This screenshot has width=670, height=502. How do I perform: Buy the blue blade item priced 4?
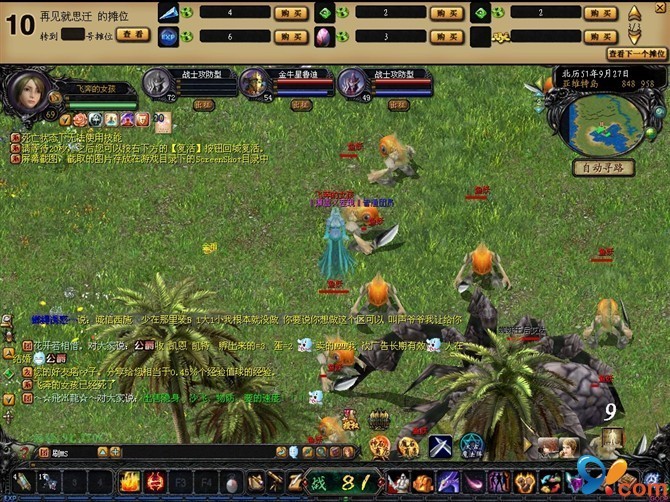[291, 13]
